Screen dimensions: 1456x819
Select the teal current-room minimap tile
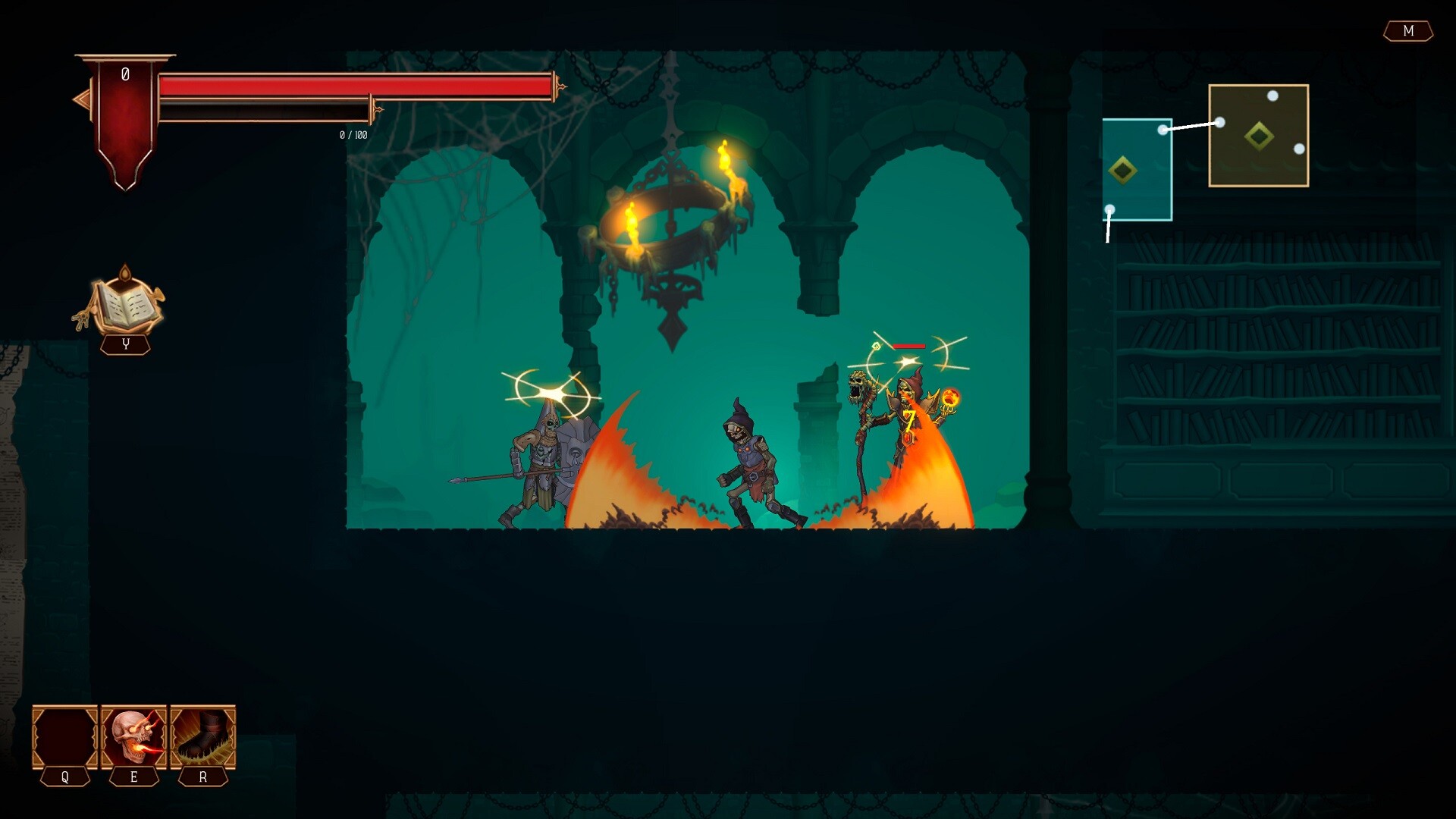[1136, 170]
